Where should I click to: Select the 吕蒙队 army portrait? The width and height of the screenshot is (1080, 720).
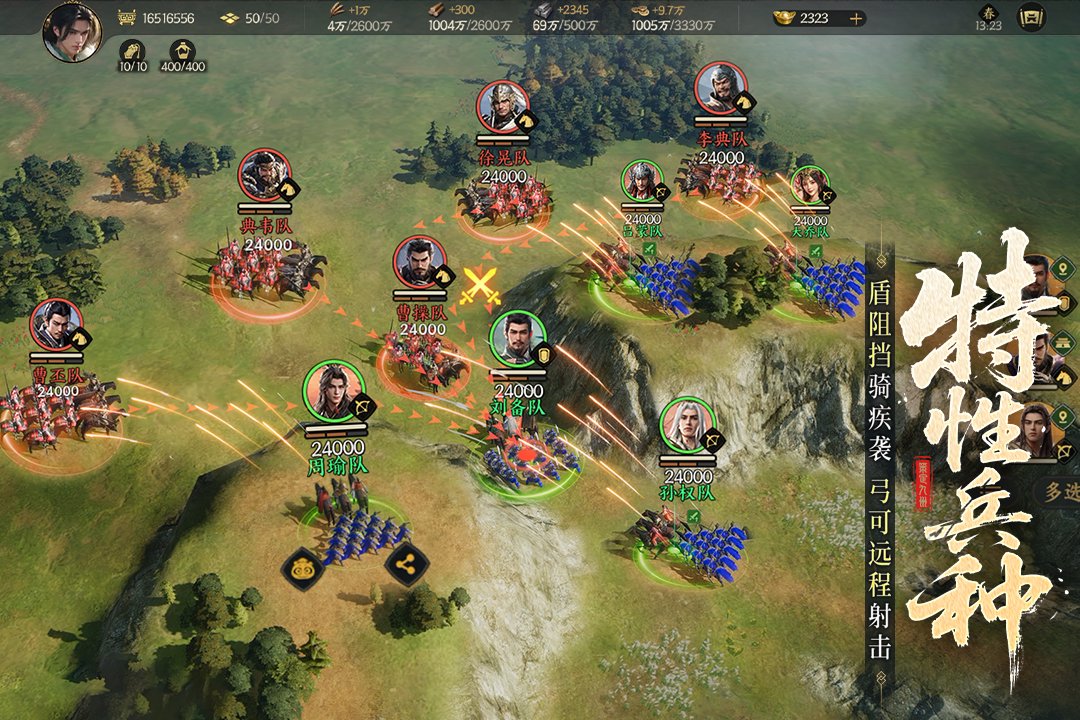coord(642,181)
